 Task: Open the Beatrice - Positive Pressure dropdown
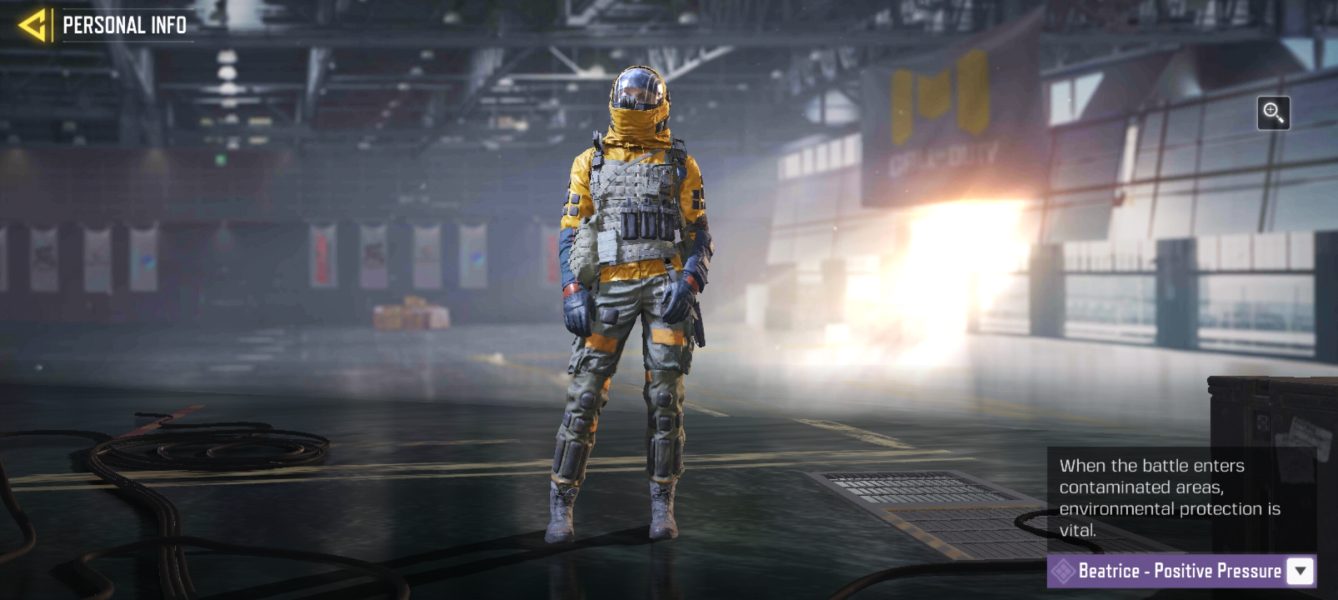[1299, 571]
